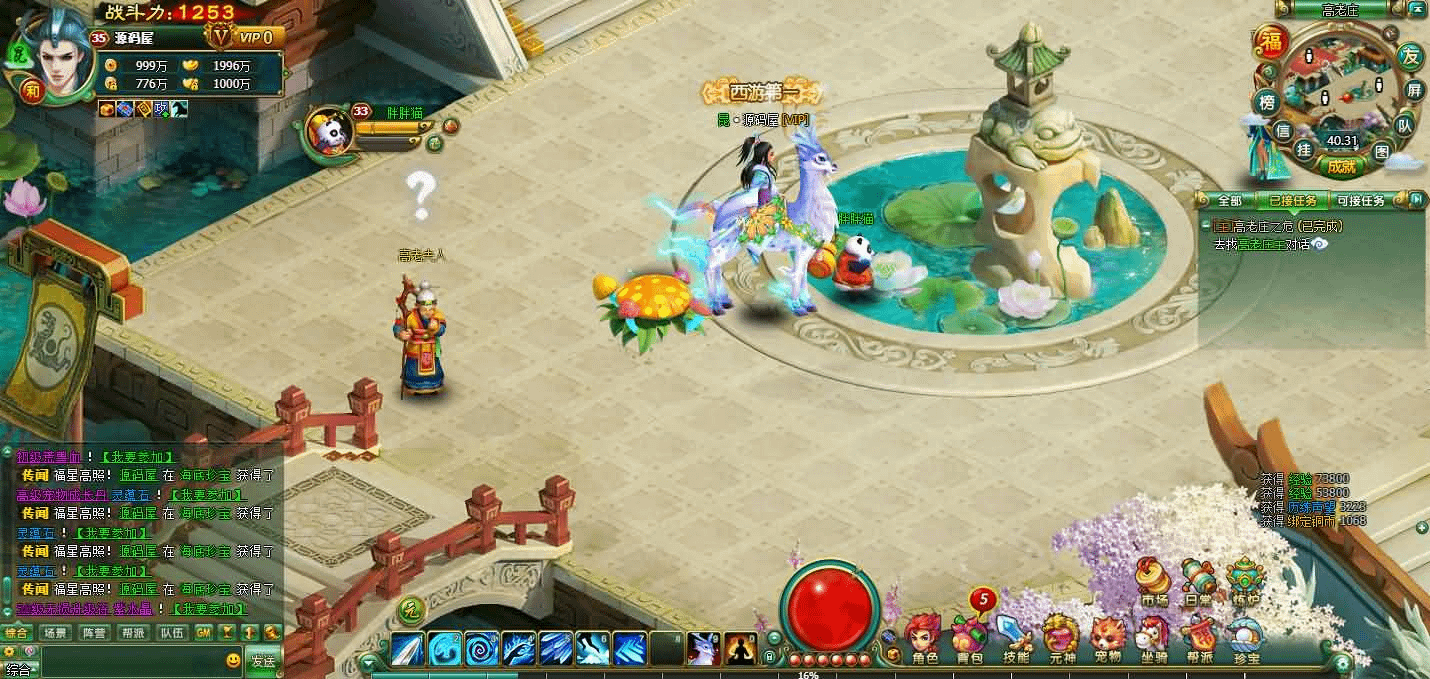Open the 榜 rankings button
The image size is (1430, 679).
click(x=1267, y=102)
